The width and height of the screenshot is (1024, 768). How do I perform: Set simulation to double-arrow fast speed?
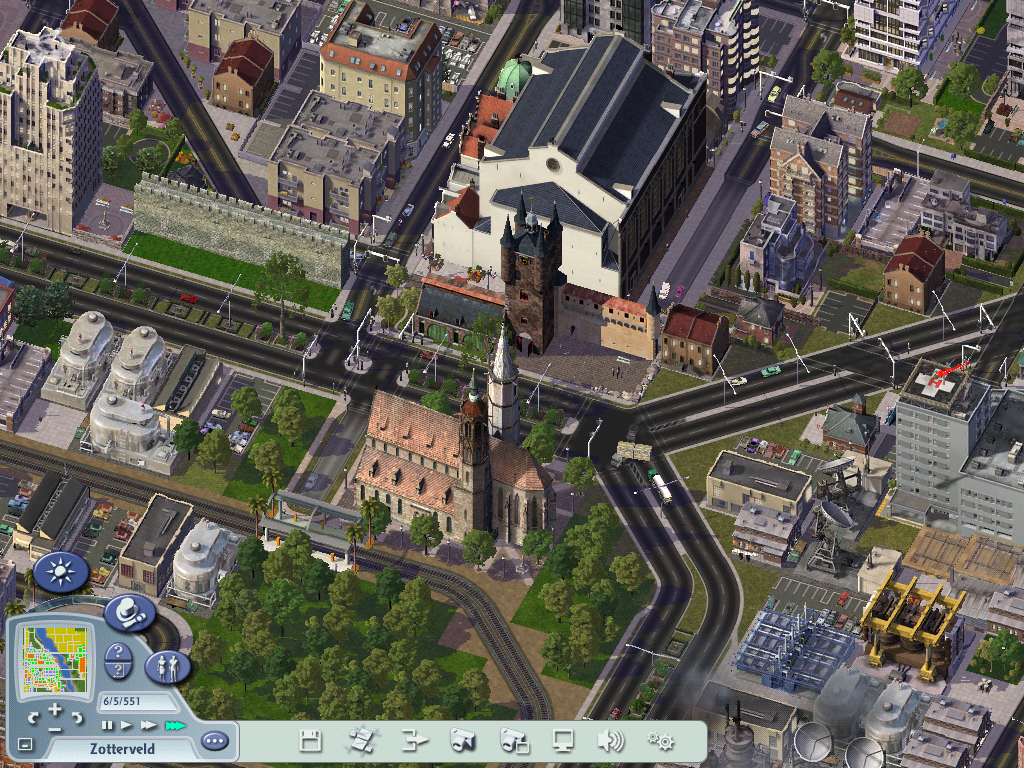[148, 724]
